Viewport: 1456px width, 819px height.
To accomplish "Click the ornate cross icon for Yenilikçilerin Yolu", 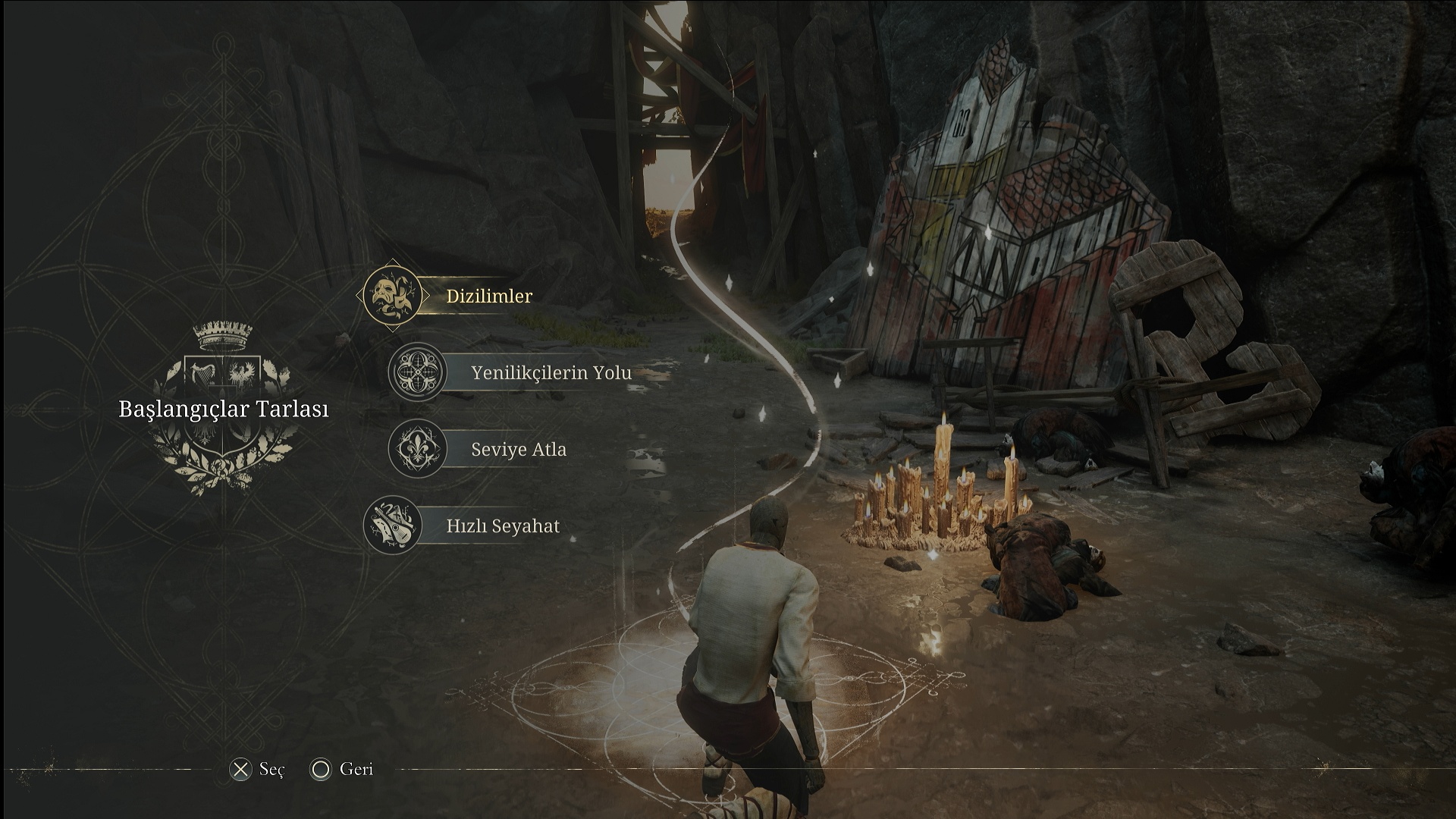I will tap(417, 372).
